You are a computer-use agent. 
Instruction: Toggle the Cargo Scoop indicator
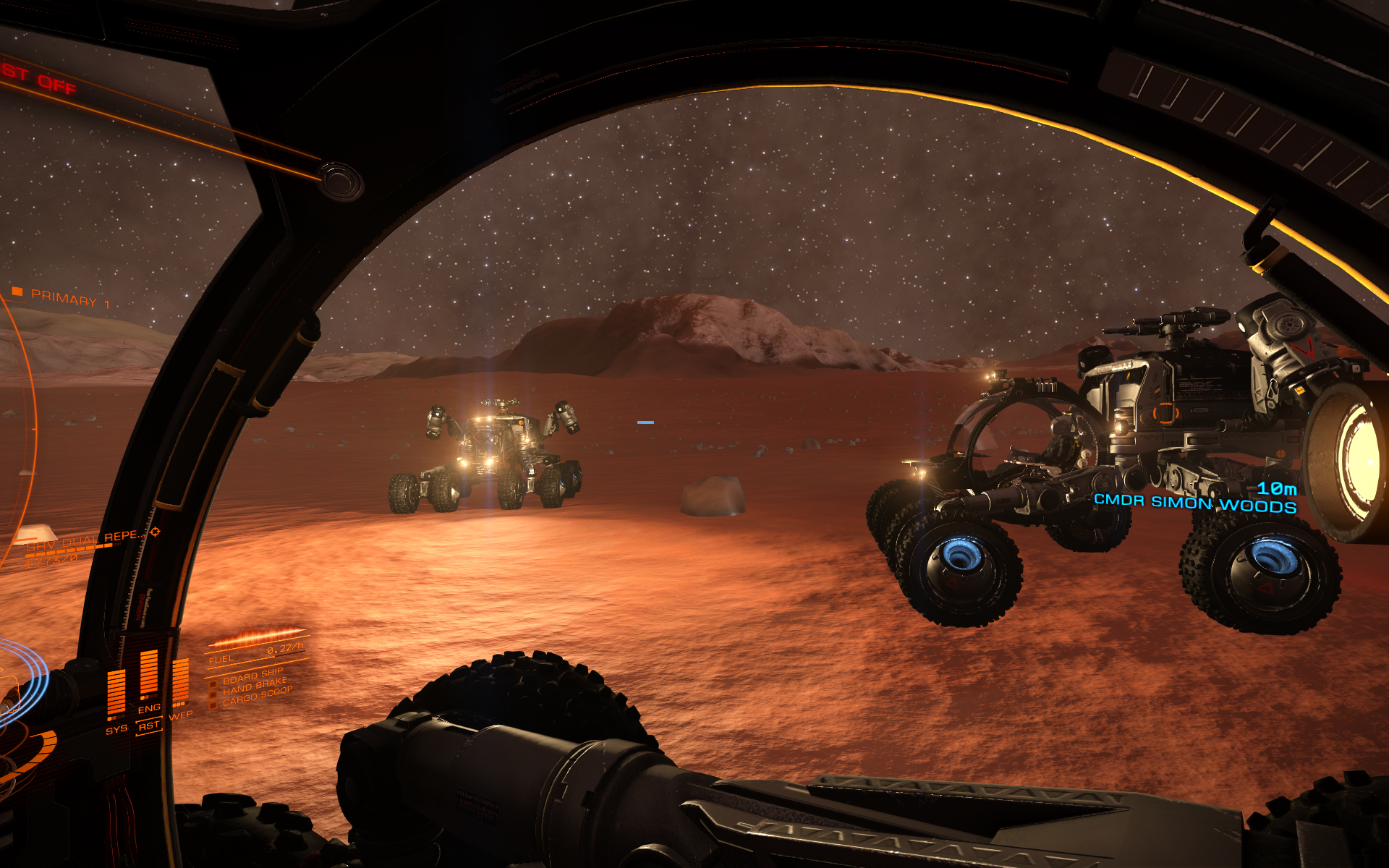point(257,695)
